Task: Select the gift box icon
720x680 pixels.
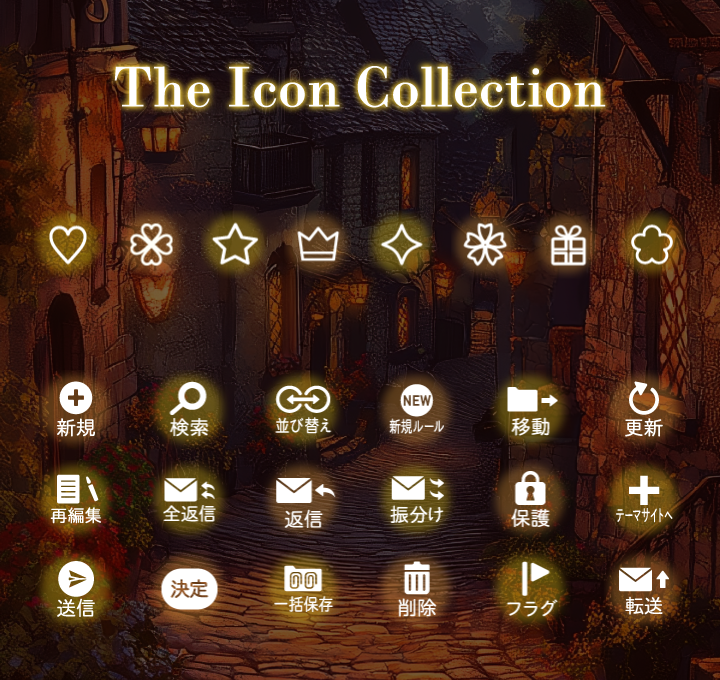Action: click(568, 245)
